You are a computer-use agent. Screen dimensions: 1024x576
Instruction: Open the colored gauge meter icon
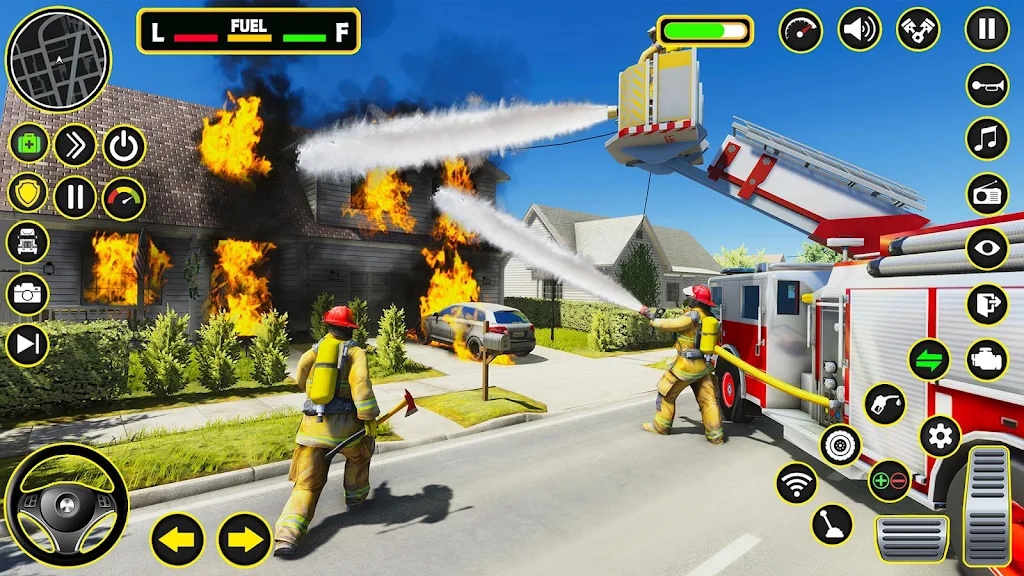[124, 198]
